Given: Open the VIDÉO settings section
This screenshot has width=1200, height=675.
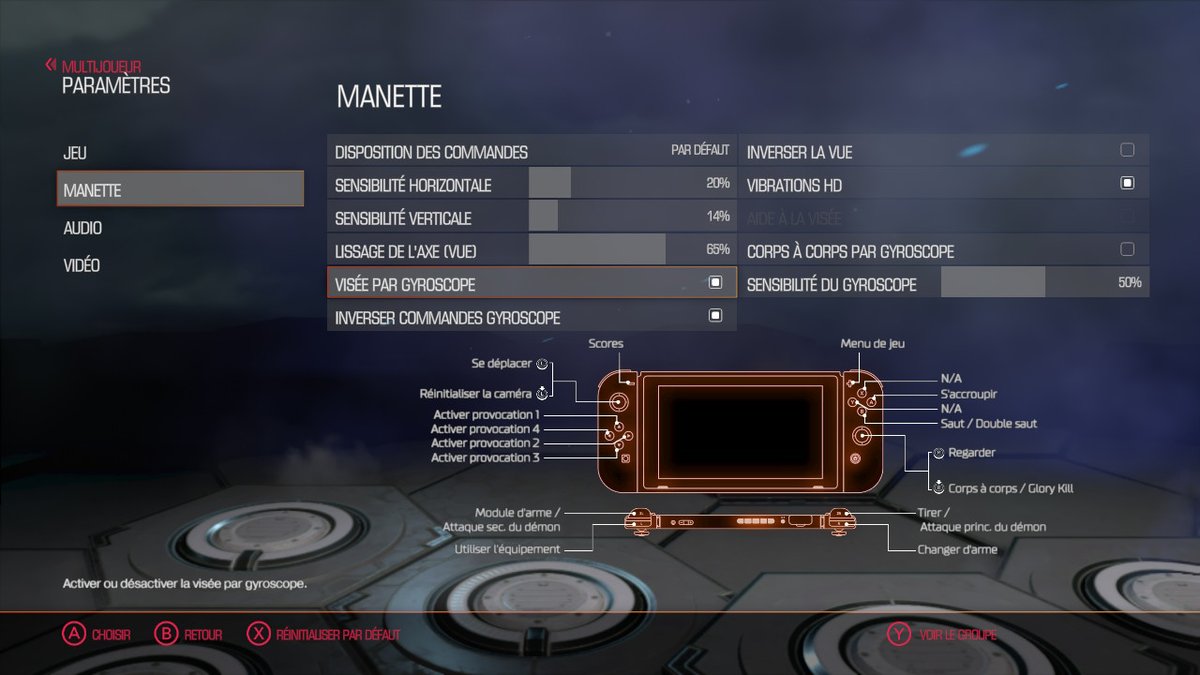Looking at the screenshot, I should tap(82, 266).
